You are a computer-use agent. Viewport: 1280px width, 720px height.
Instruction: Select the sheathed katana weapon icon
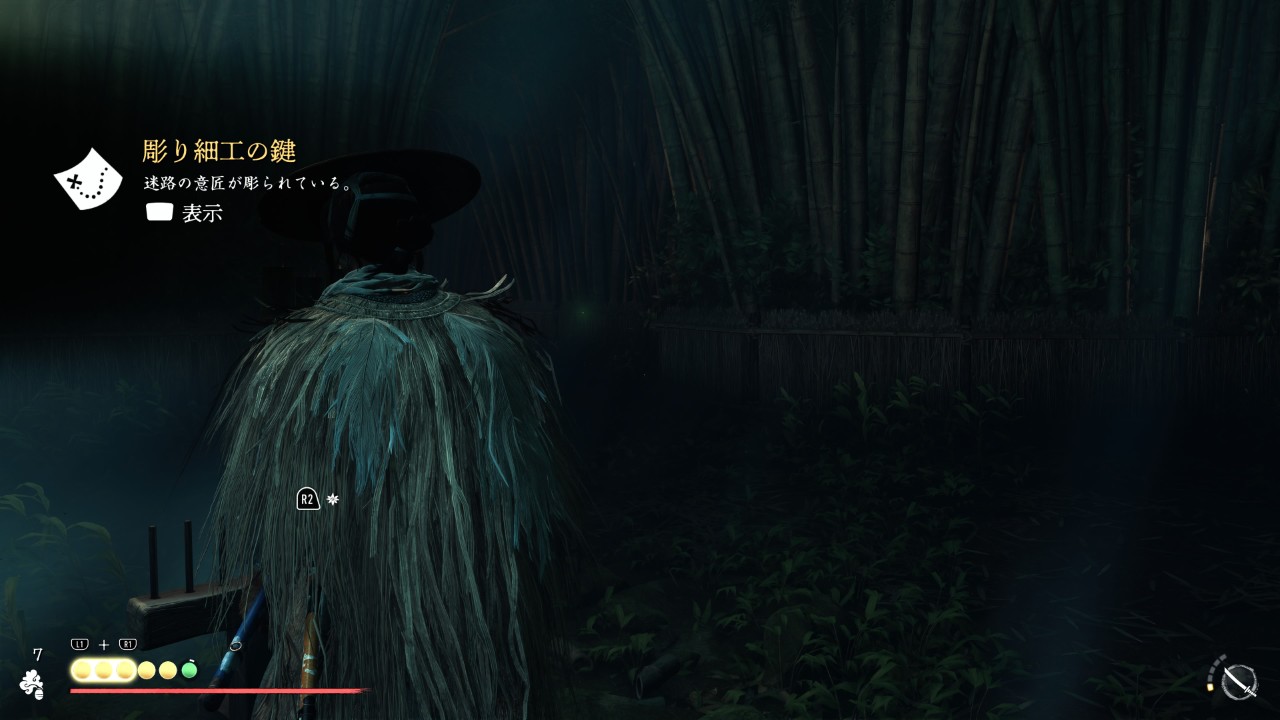tap(1240, 681)
